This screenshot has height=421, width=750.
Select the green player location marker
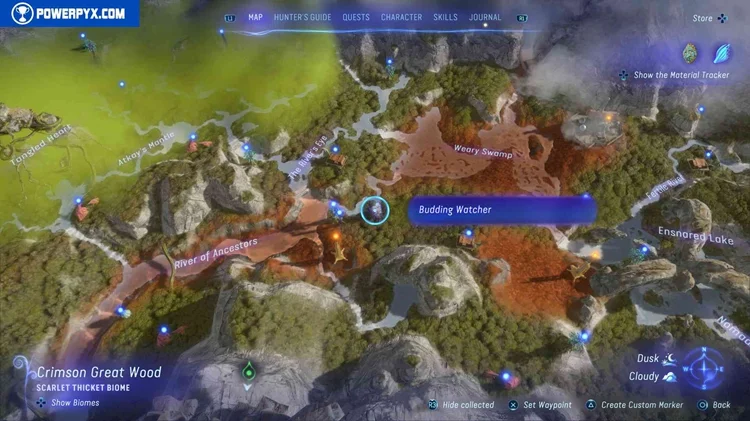point(247,369)
